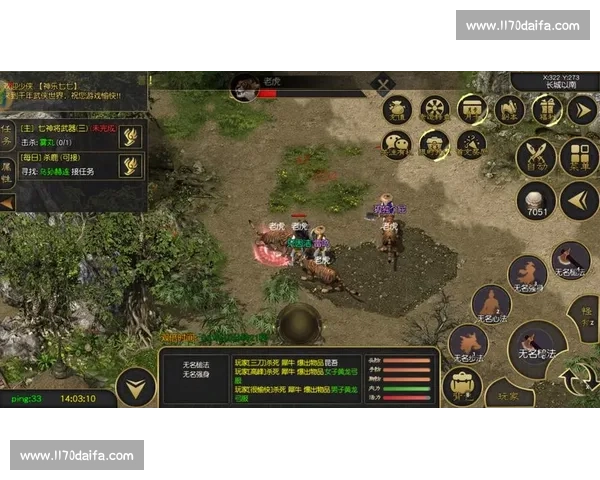This screenshot has width=600, height=480.
Task: Activate the central 无名枪法 main skill
Action: coord(537,348)
